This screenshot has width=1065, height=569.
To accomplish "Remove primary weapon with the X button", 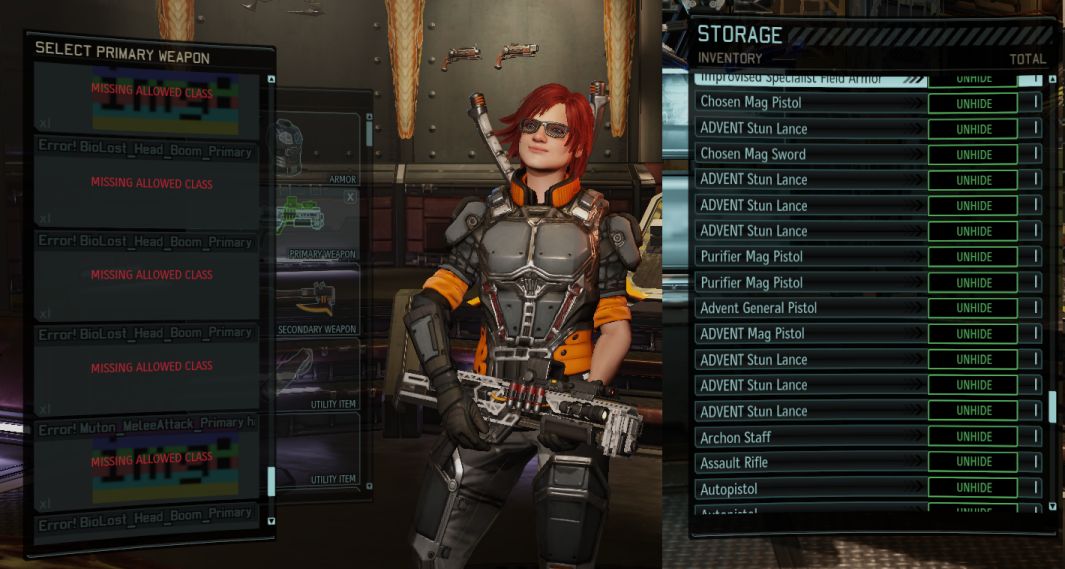I will 350,198.
